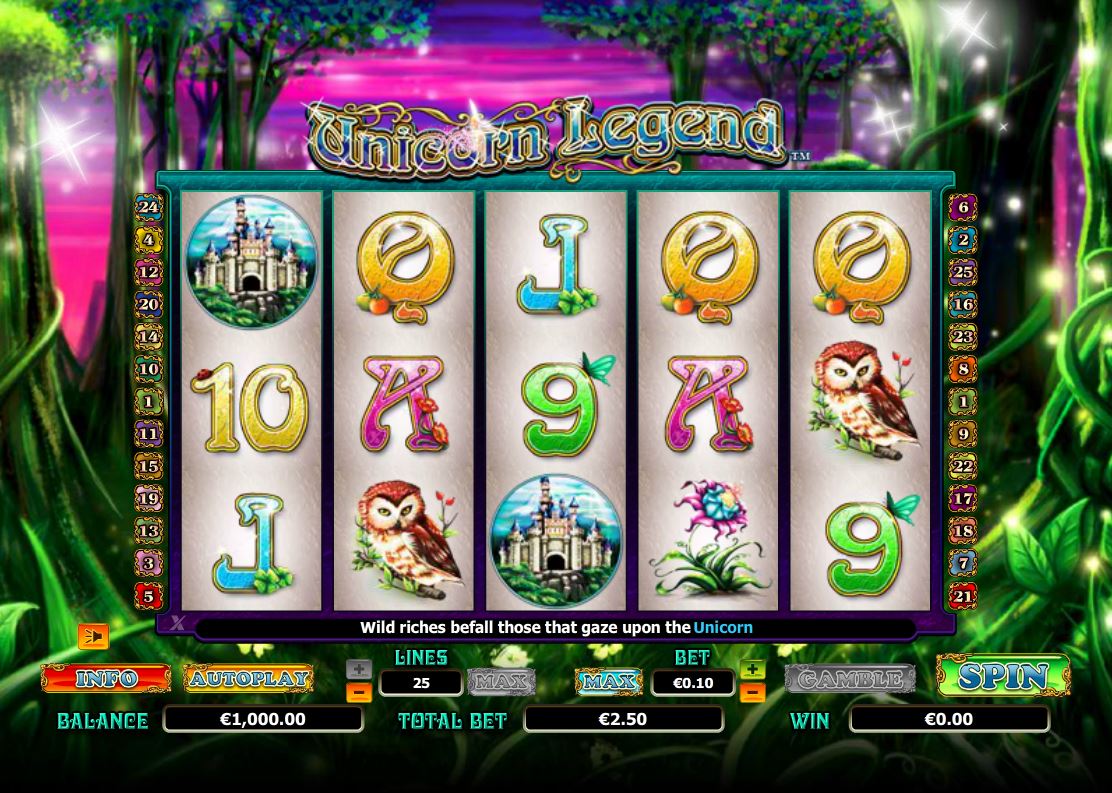Increase the number of lines
Viewport: 1112px width, 793px height.
[360, 670]
